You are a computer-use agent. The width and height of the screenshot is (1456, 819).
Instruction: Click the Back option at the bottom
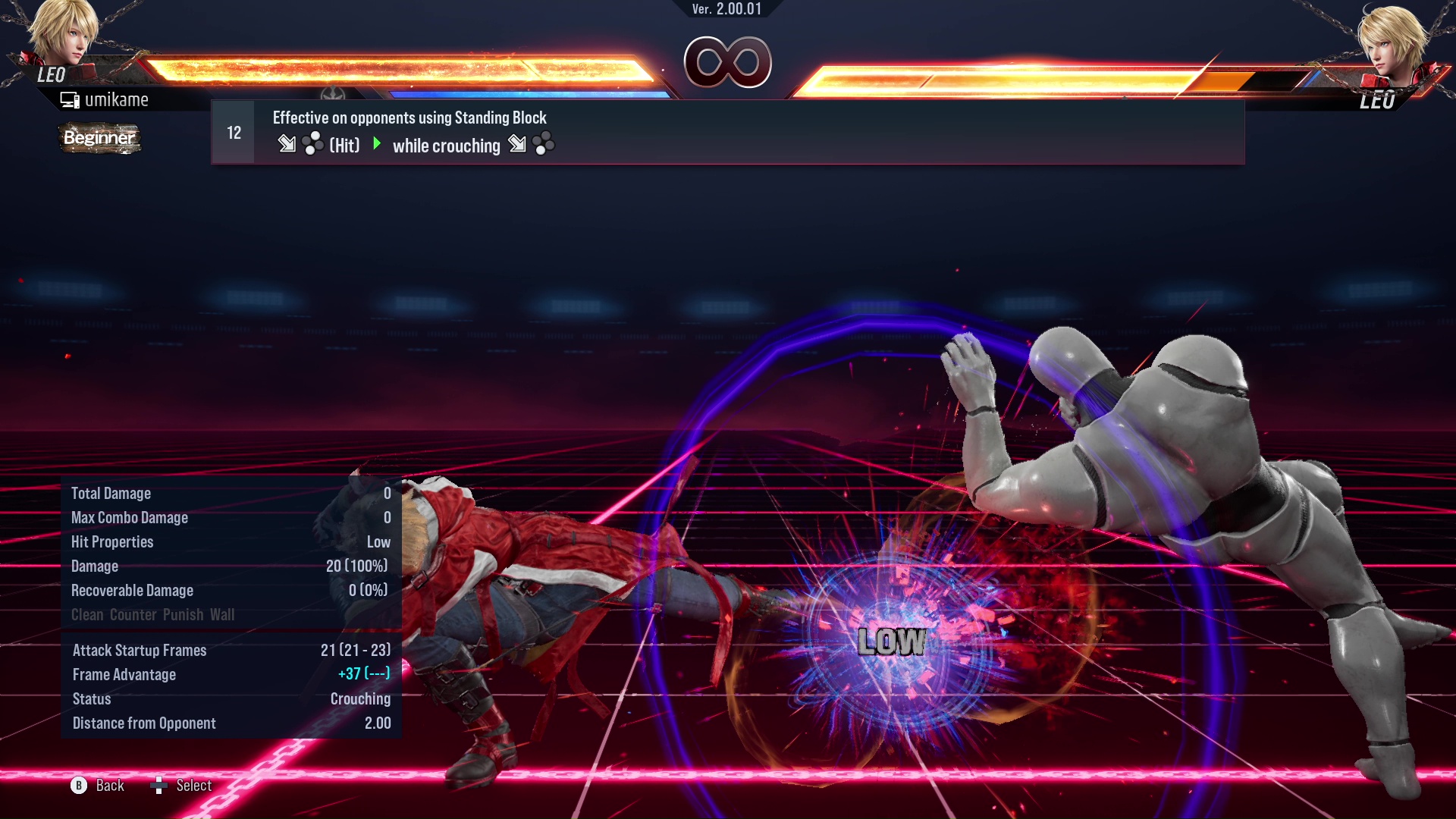pyautogui.click(x=108, y=786)
